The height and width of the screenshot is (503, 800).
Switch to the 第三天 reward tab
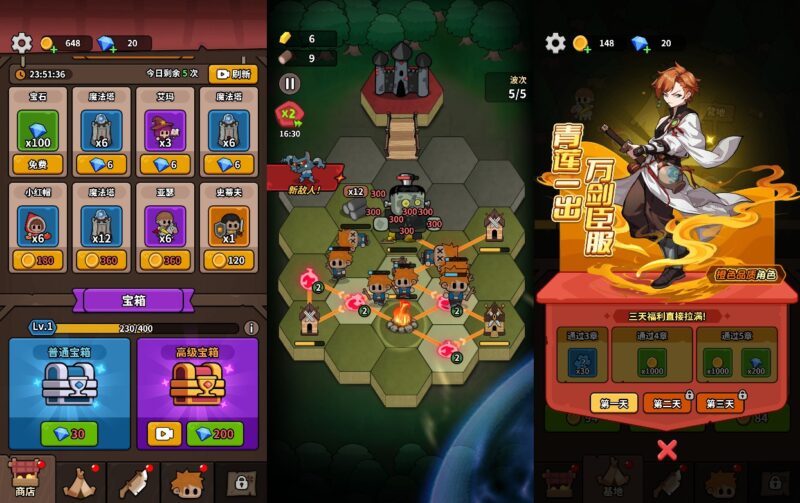tap(720, 403)
